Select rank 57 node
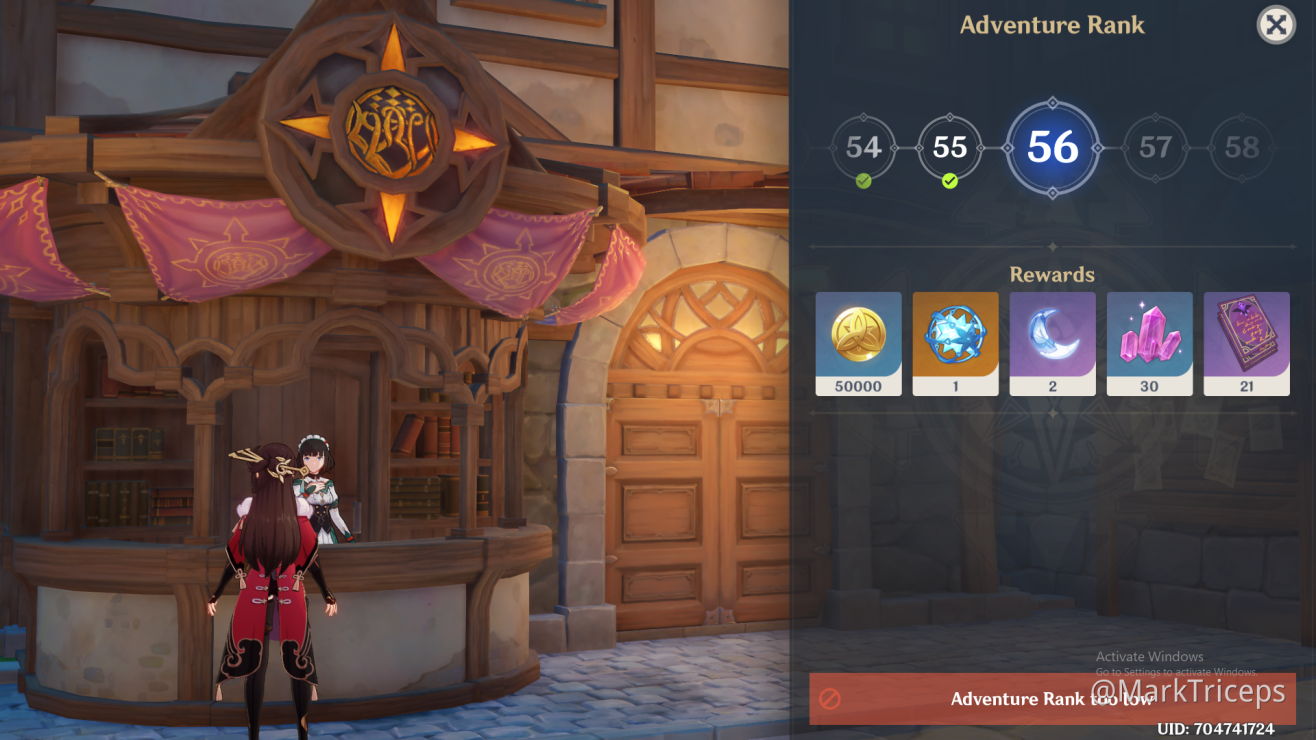This screenshot has height=740, width=1316. pyautogui.click(x=1155, y=148)
